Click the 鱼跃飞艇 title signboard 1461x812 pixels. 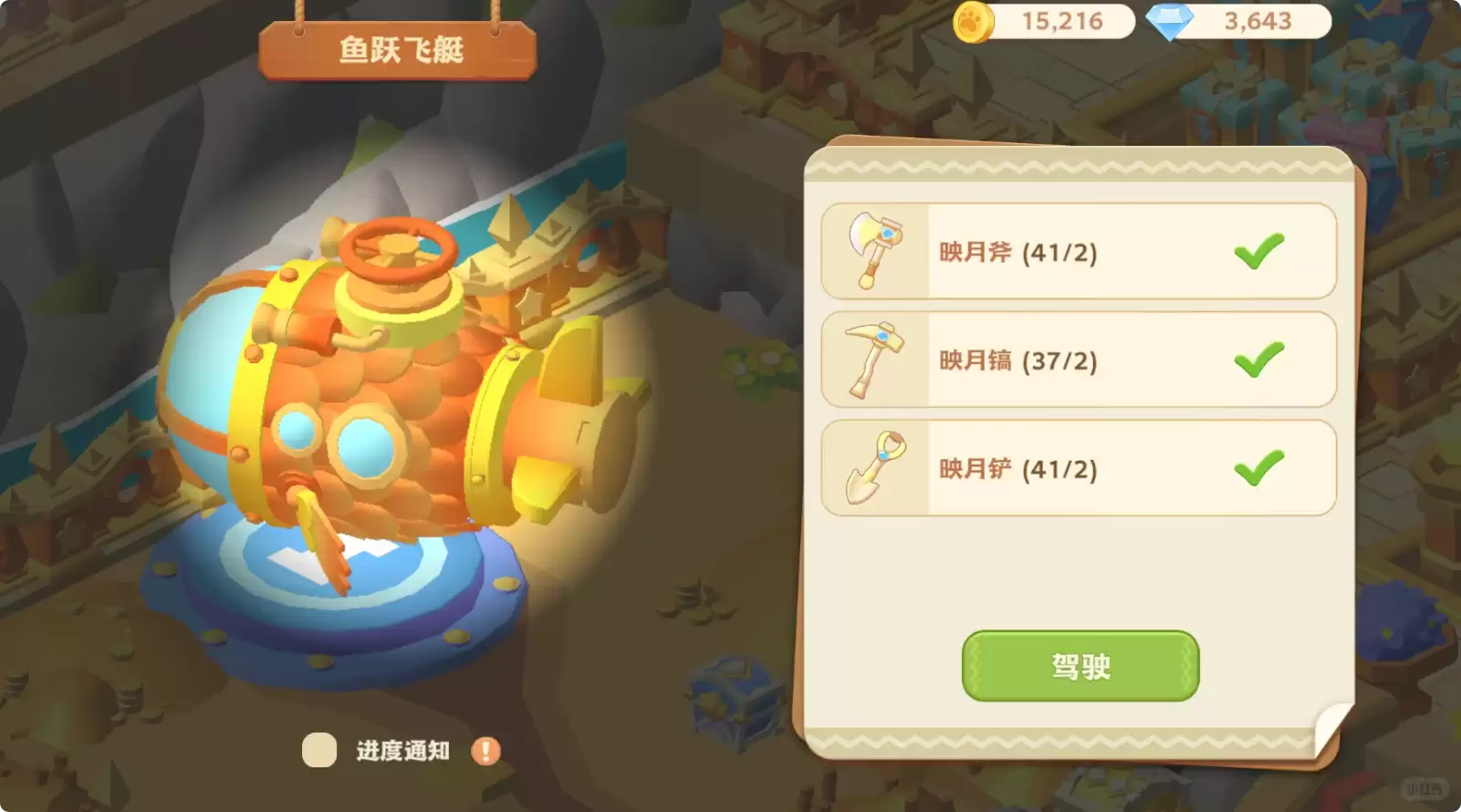pos(400,50)
